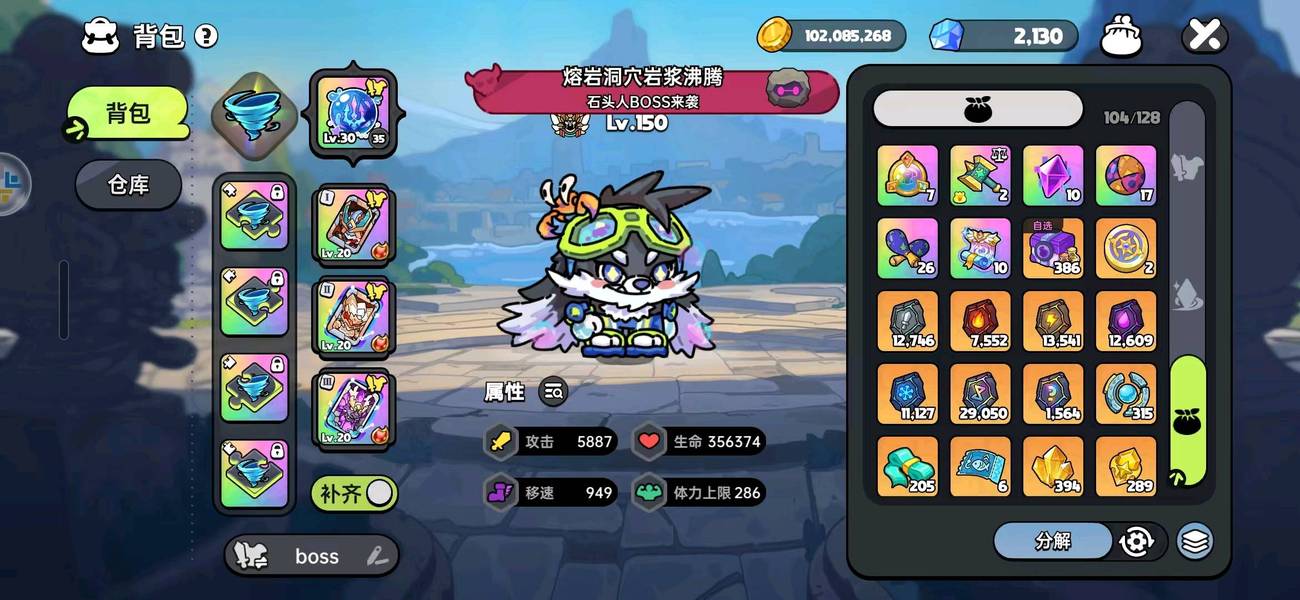Screen dimensions: 1300x600
Task: Switch to the 背包 backpack tab
Action: tap(128, 113)
